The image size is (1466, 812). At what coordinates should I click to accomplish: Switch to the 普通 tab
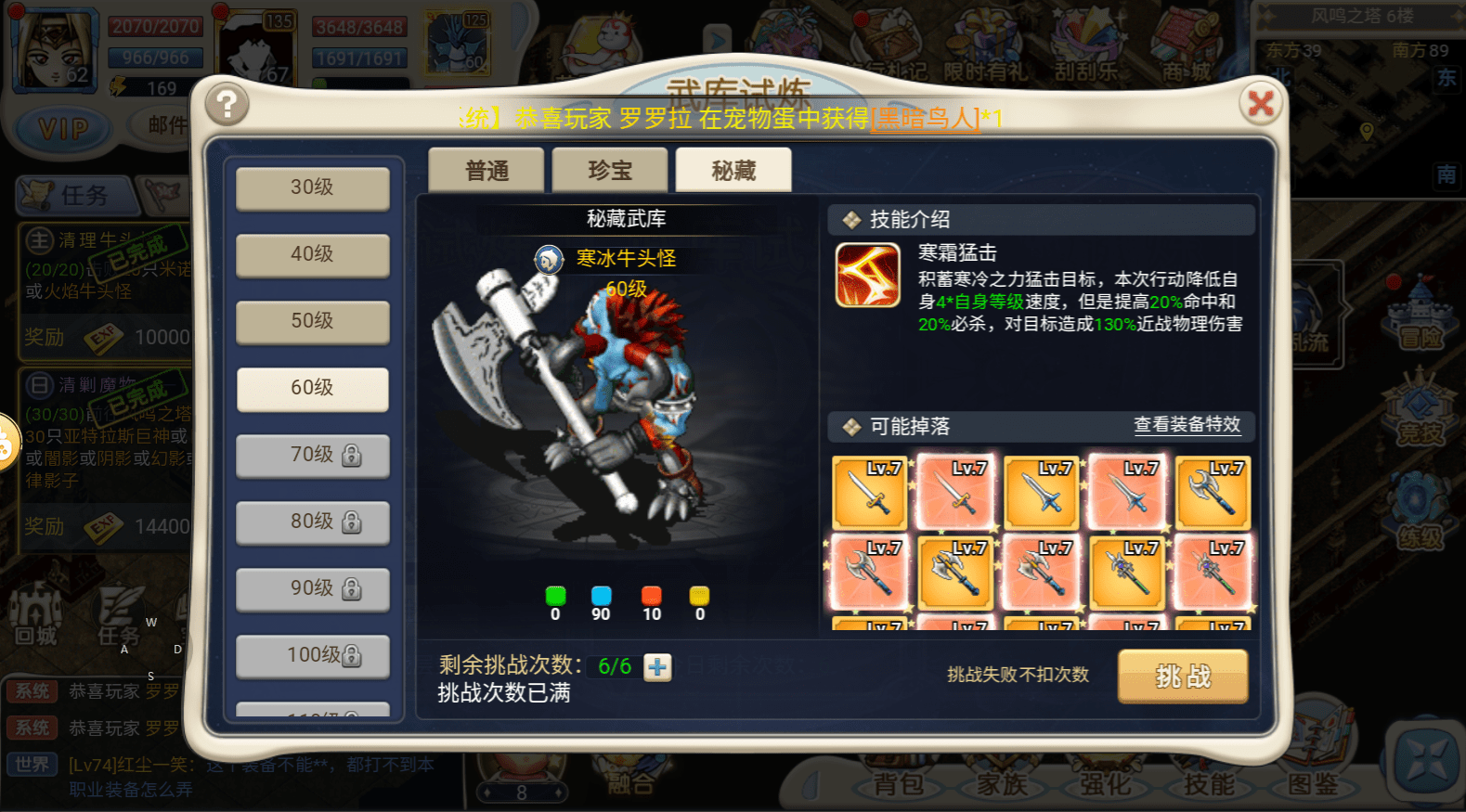coord(485,169)
